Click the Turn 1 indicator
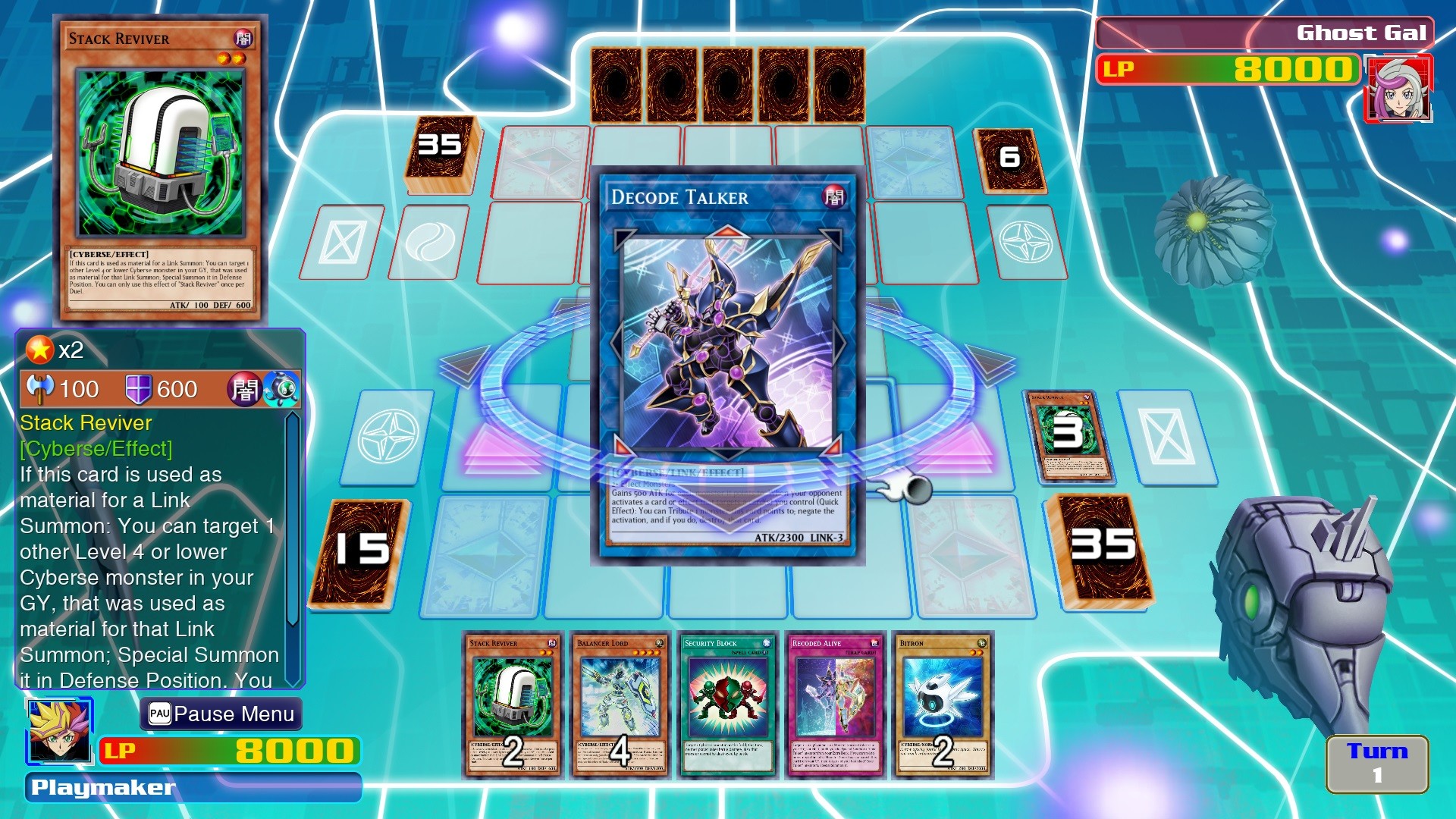The height and width of the screenshot is (819, 1456). click(x=1377, y=762)
